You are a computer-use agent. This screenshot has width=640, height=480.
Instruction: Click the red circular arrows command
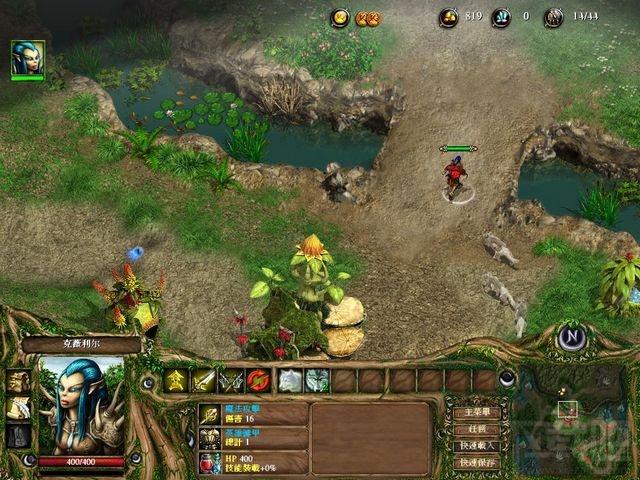coord(260,380)
